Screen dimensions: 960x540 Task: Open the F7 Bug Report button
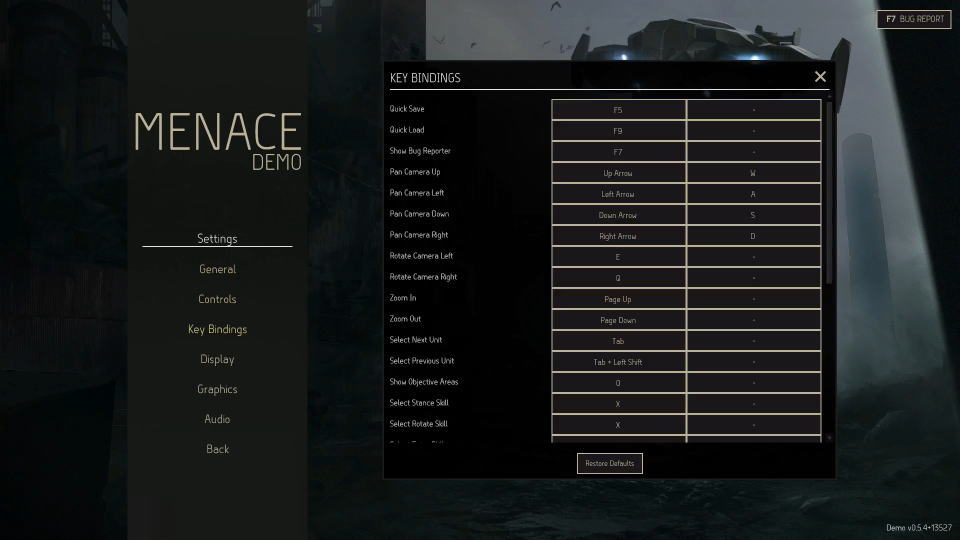914,19
